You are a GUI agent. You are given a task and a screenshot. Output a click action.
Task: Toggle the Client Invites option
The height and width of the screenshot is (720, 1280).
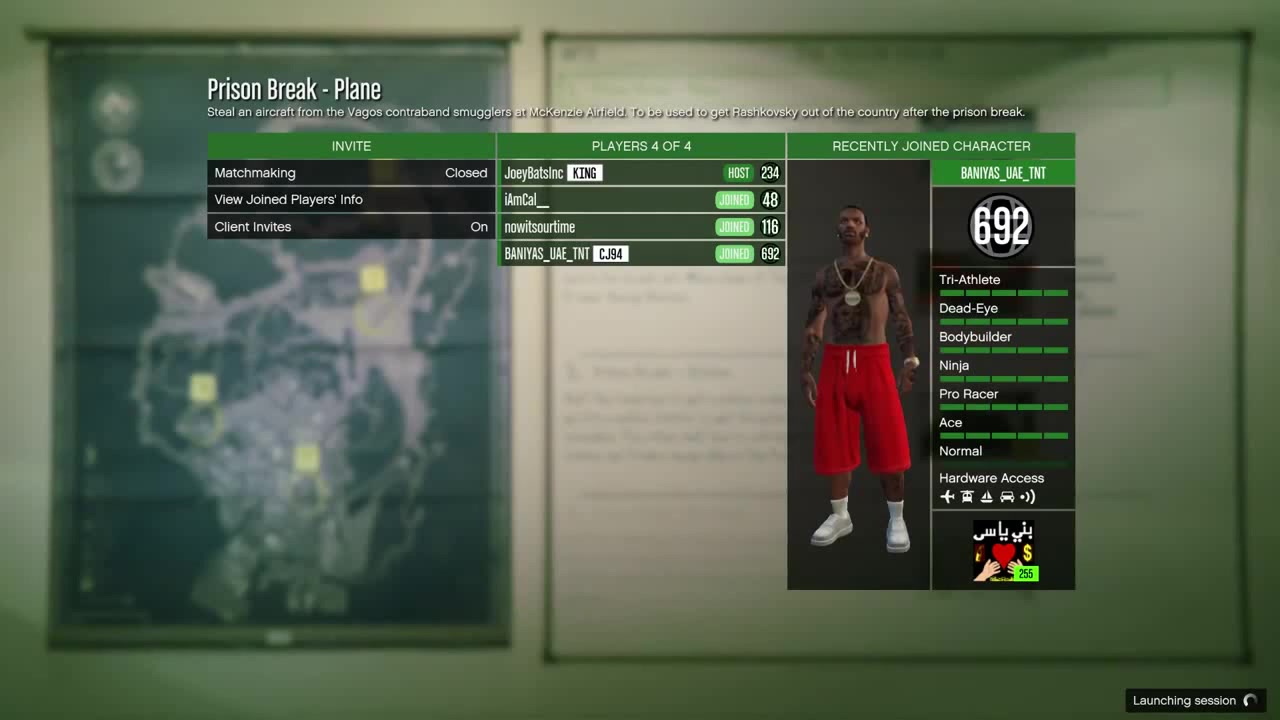(x=351, y=227)
